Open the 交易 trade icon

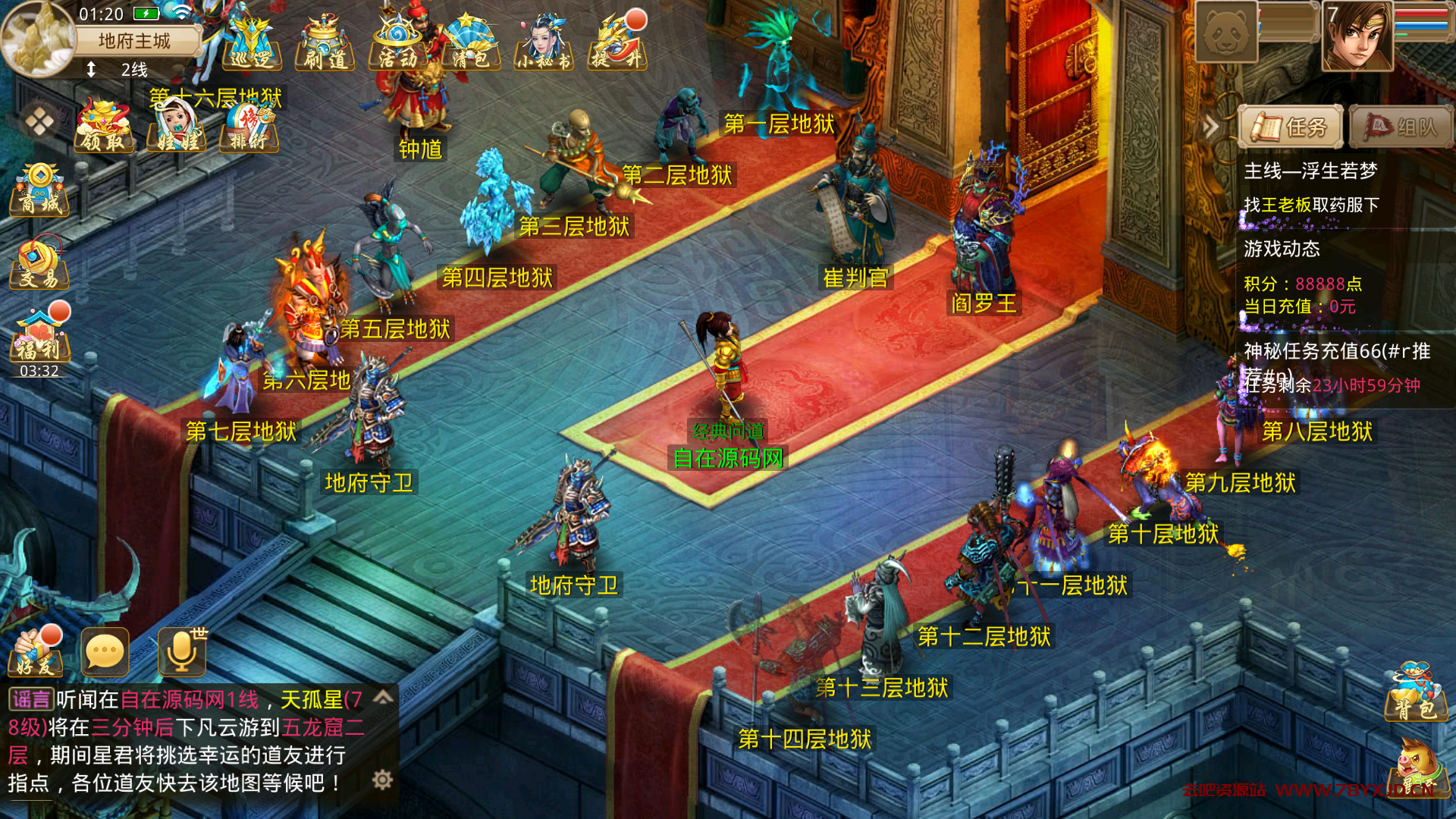click(39, 264)
